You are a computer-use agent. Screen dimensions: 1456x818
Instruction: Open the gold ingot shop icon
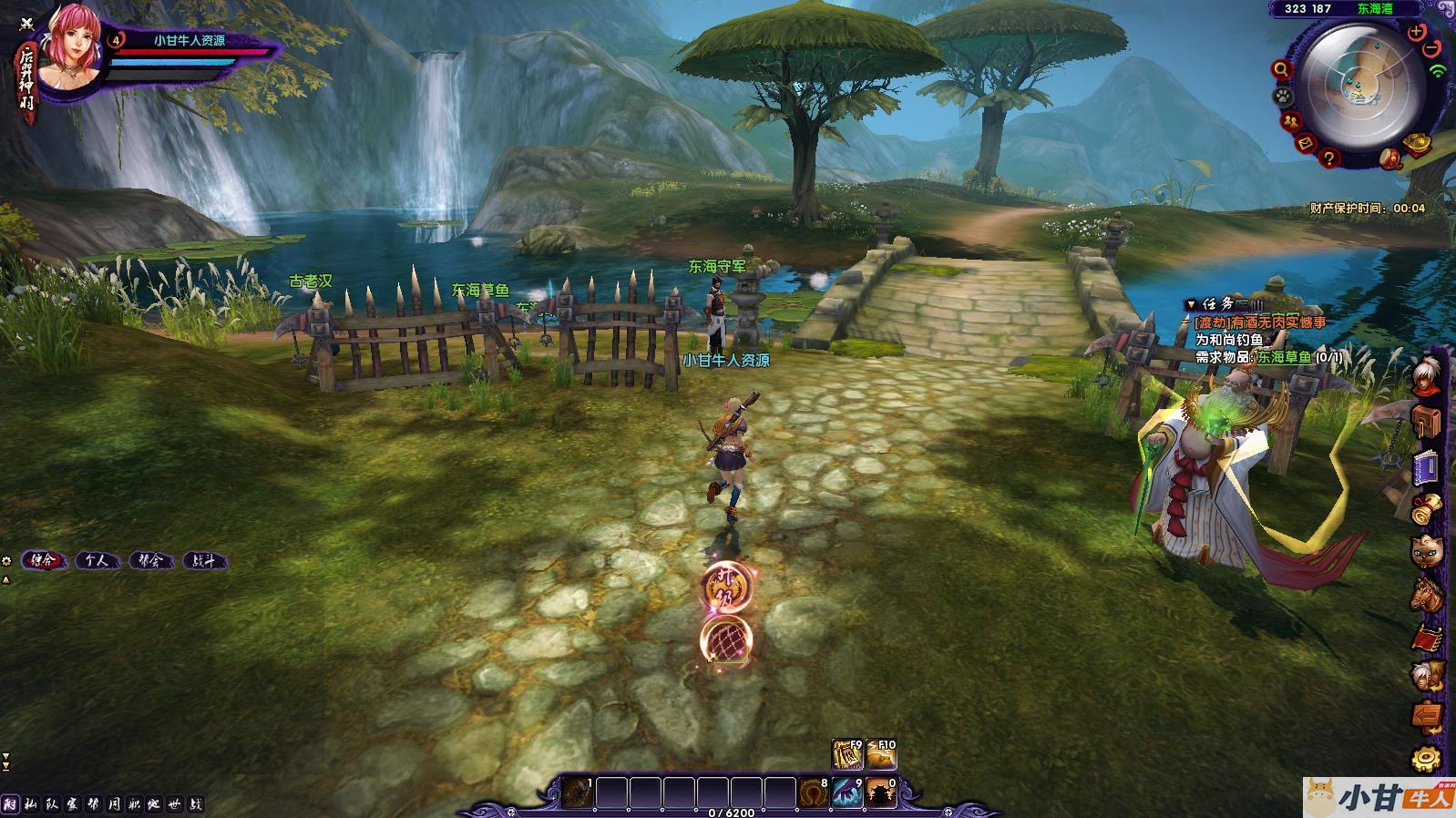(1417, 143)
